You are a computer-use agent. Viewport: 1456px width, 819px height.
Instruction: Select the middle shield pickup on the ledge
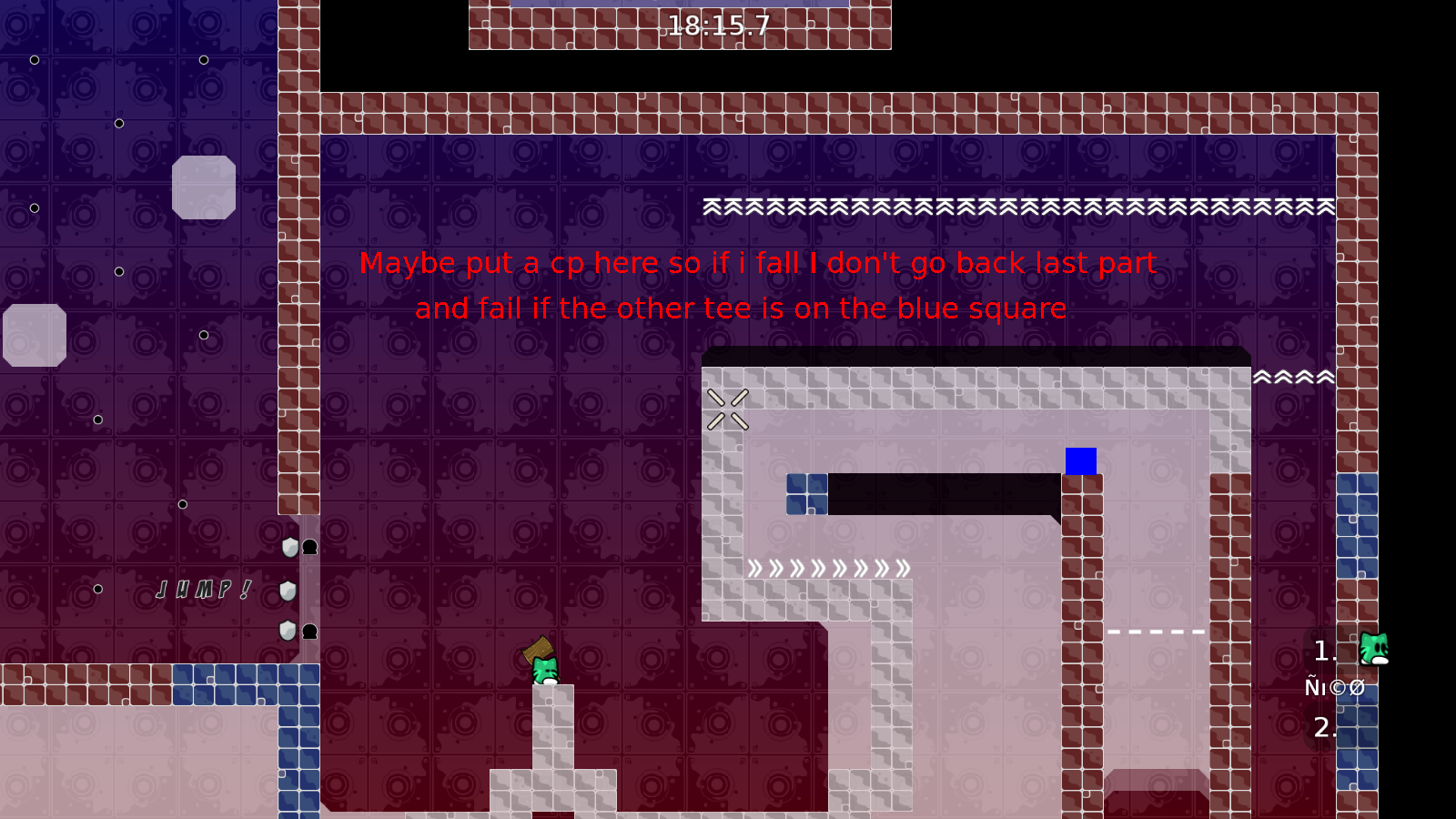288,591
